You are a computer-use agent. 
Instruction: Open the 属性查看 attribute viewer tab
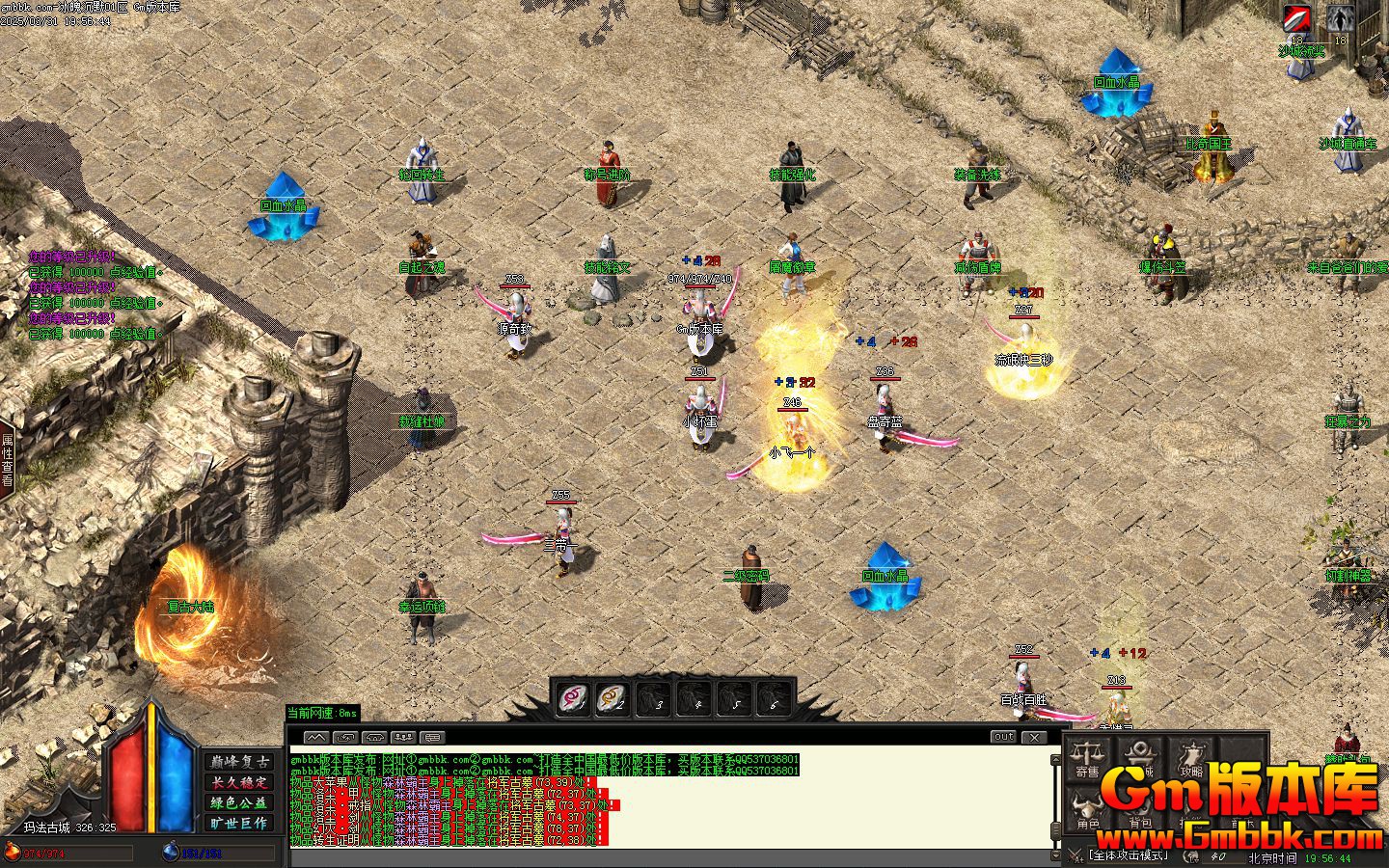pyautogui.click(x=7, y=459)
